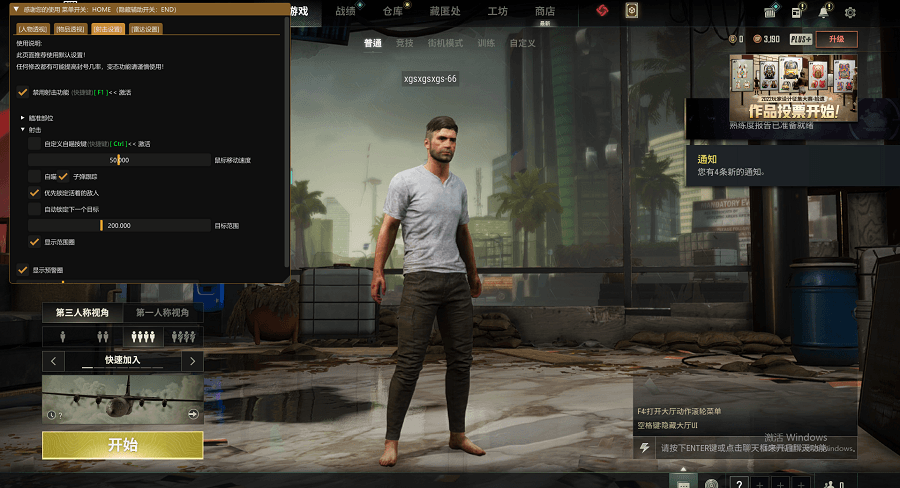The height and width of the screenshot is (488, 900).
Task: Click the yellow 开始 start button
Action: (122, 445)
